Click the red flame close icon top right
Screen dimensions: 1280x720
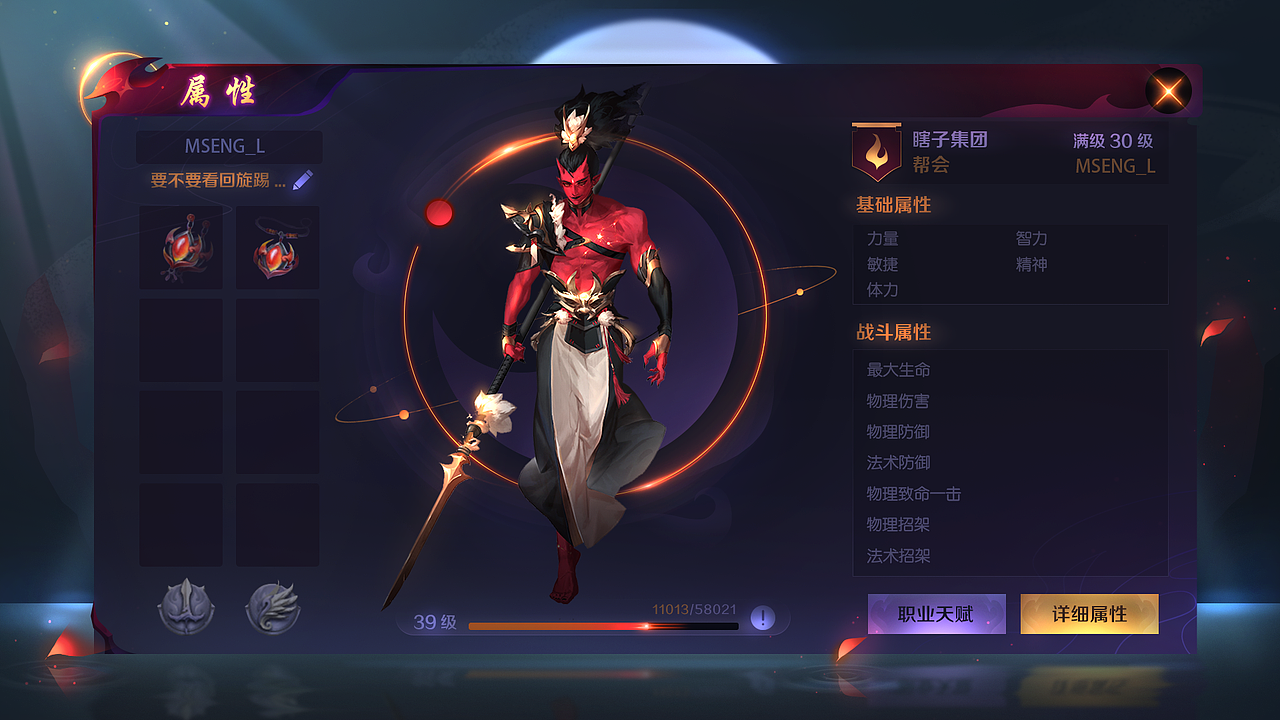coord(1168,90)
